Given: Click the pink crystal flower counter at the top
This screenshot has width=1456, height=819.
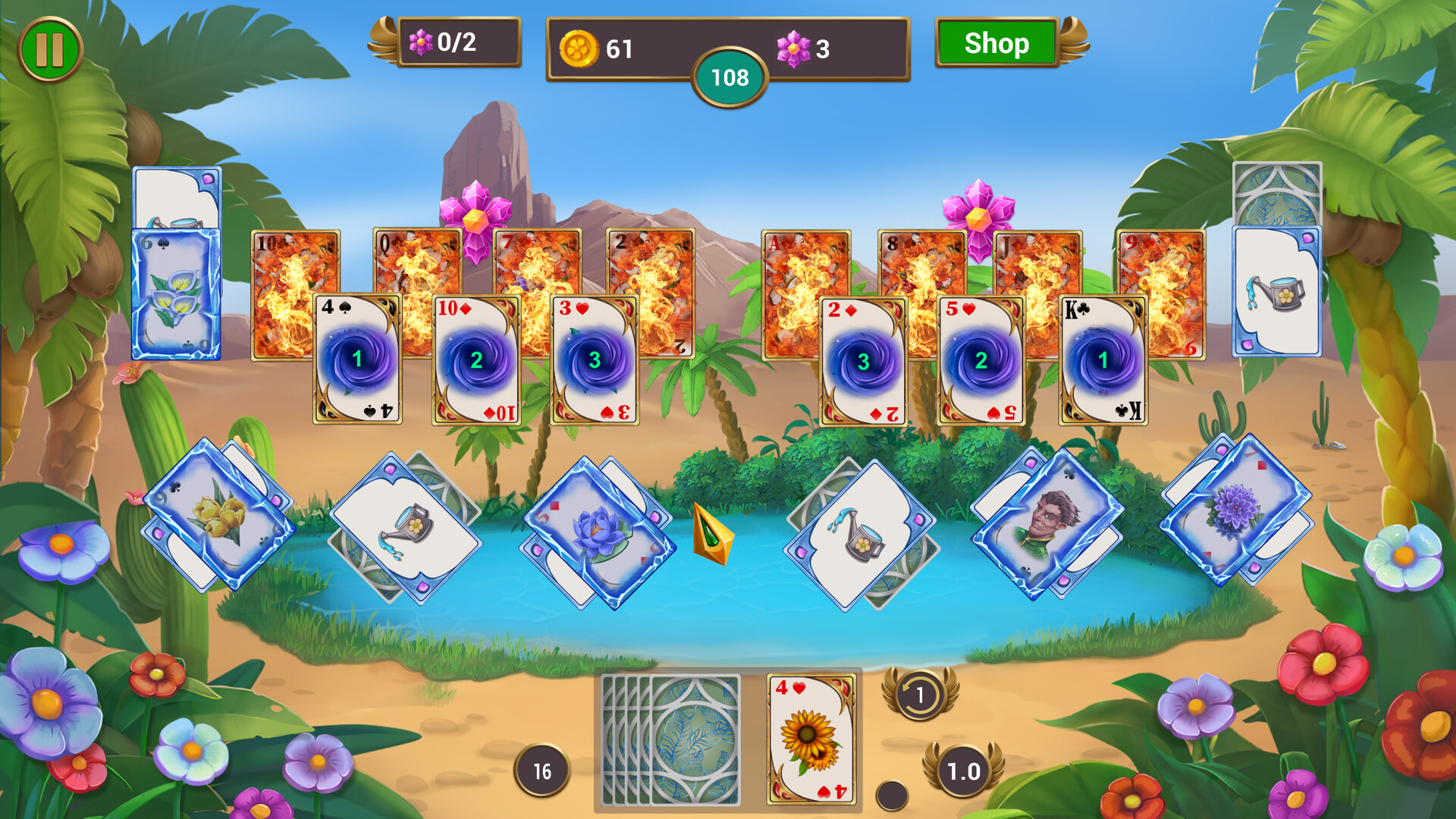Looking at the screenshot, I should pos(793,47).
